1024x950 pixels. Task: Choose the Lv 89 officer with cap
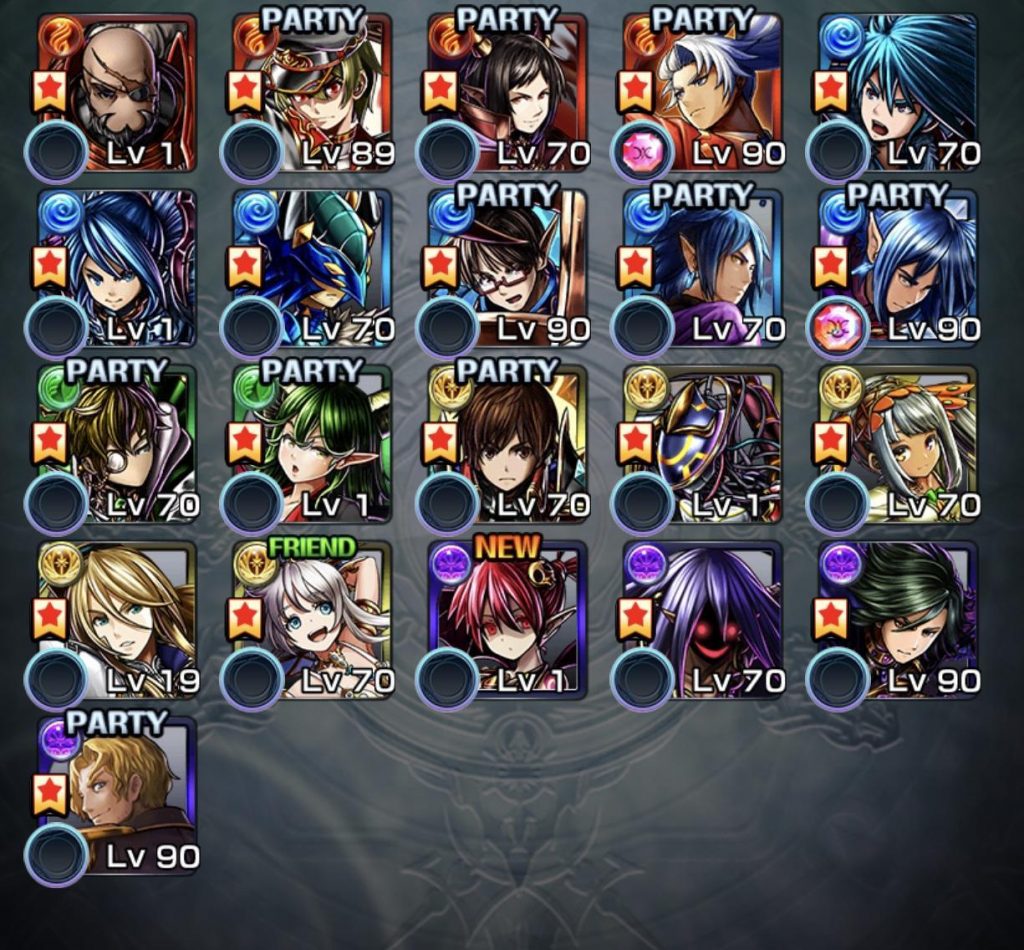pos(313,92)
